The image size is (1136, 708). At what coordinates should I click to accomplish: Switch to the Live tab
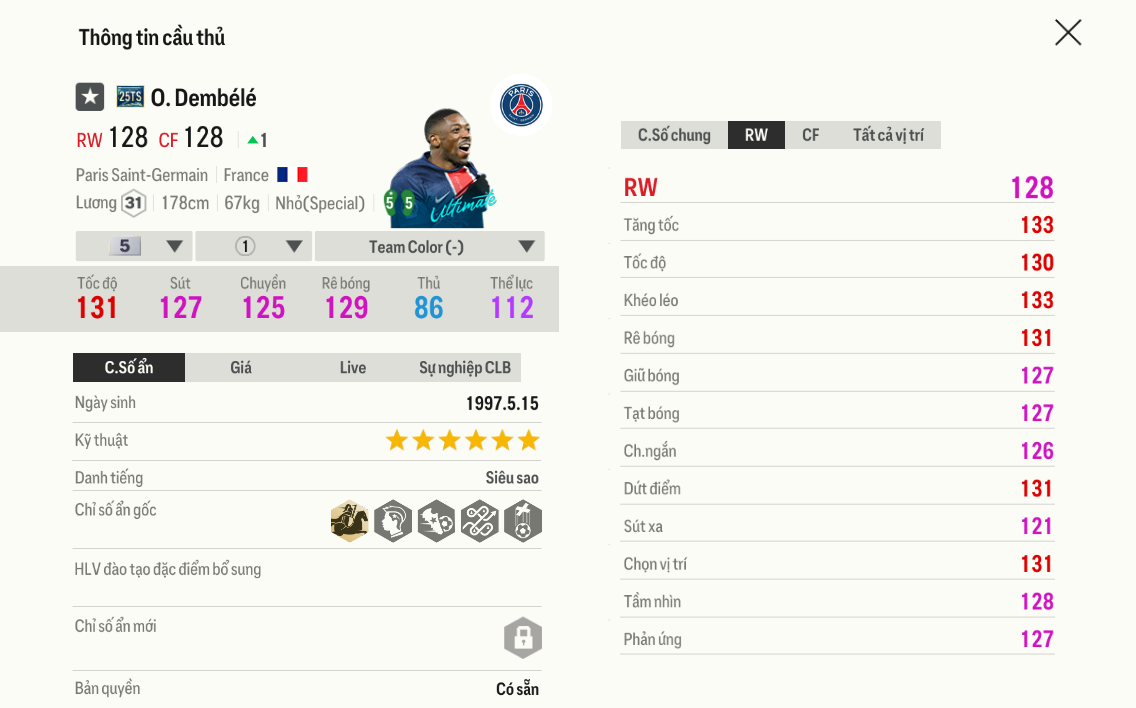[352, 368]
